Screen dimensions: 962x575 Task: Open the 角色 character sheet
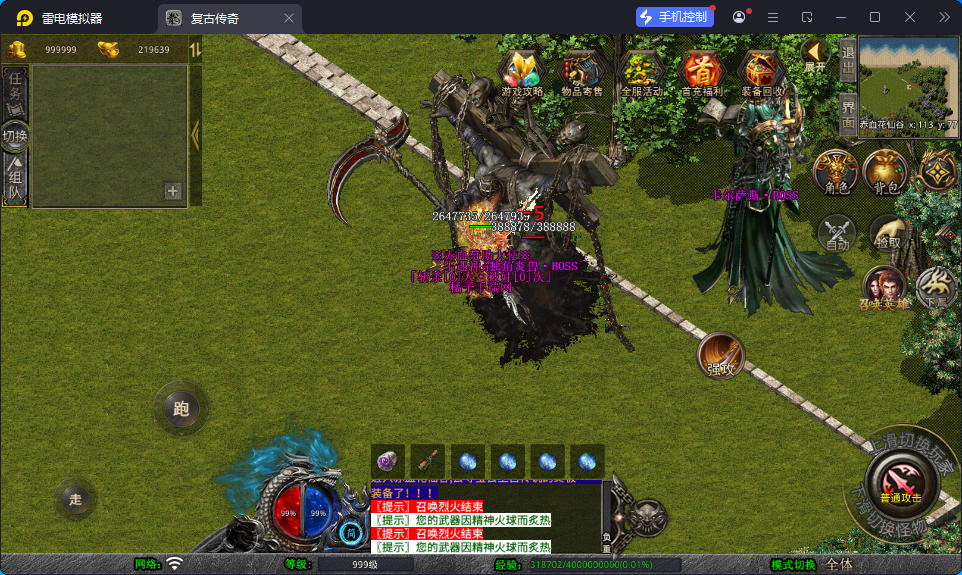(836, 172)
